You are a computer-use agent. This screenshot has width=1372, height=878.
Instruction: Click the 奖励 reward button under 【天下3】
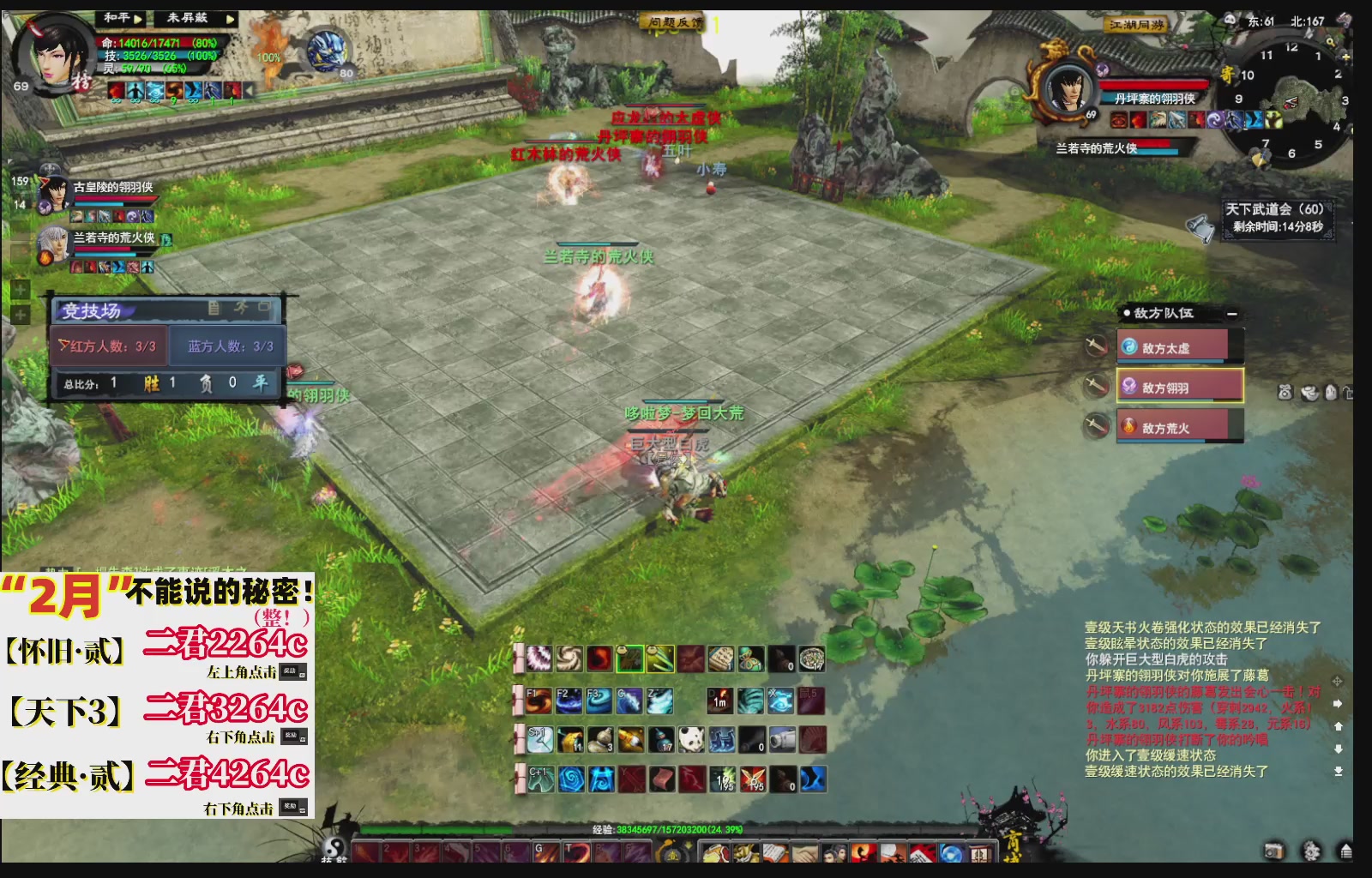point(294,736)
